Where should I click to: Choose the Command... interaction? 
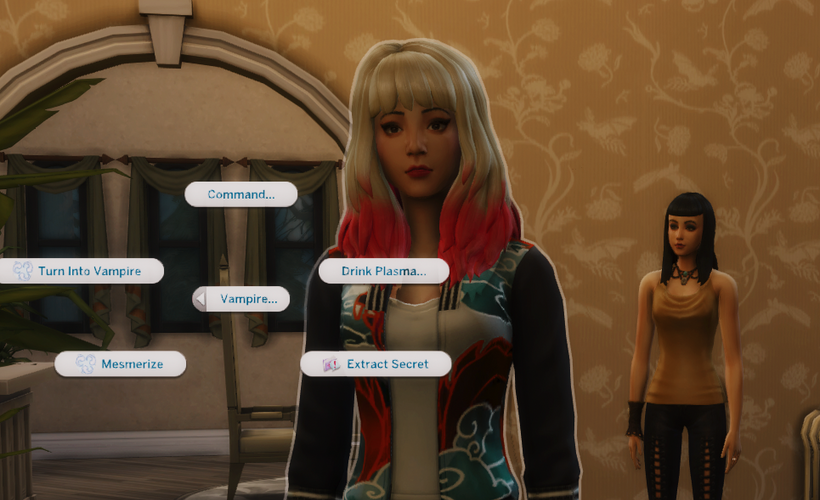tap(241, 194)
